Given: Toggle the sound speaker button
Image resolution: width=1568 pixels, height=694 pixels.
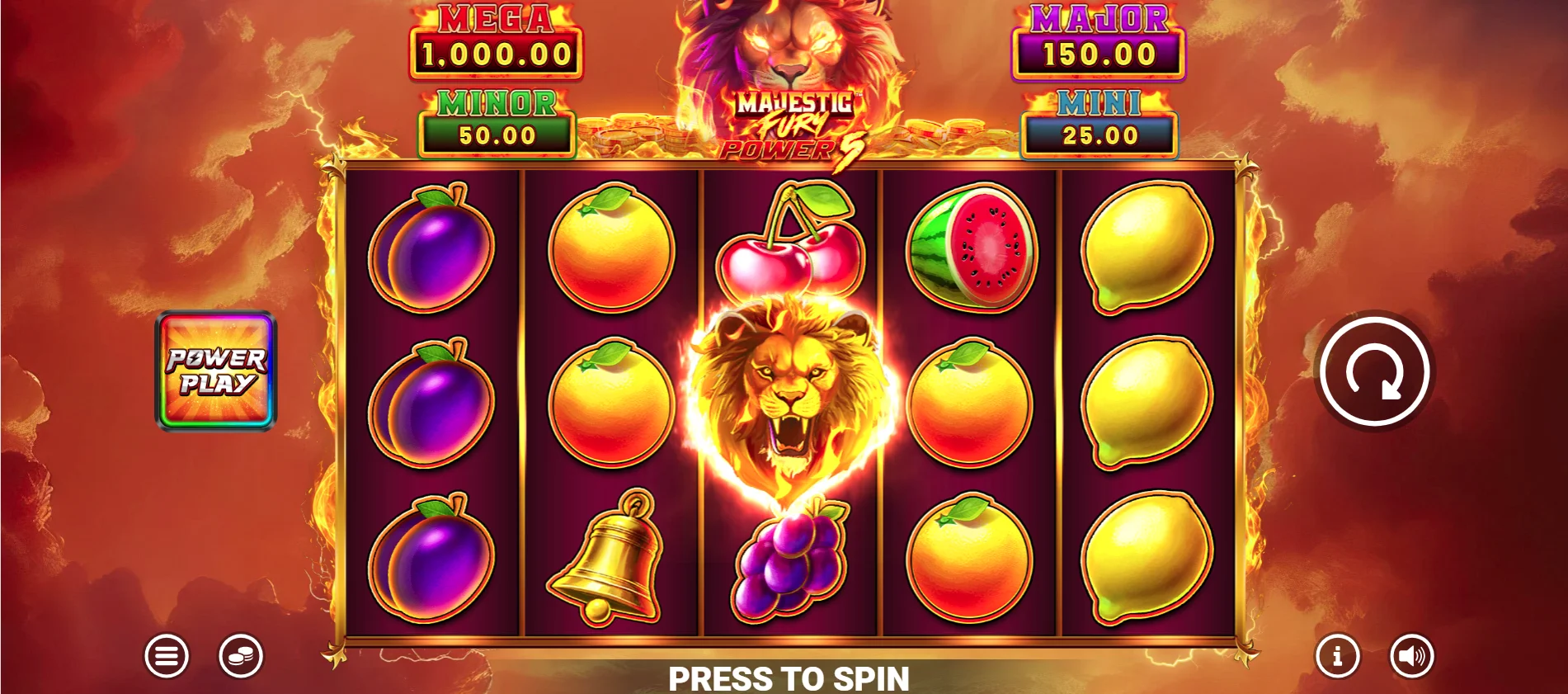Looking at the screenshot, I should (1412, 656).
